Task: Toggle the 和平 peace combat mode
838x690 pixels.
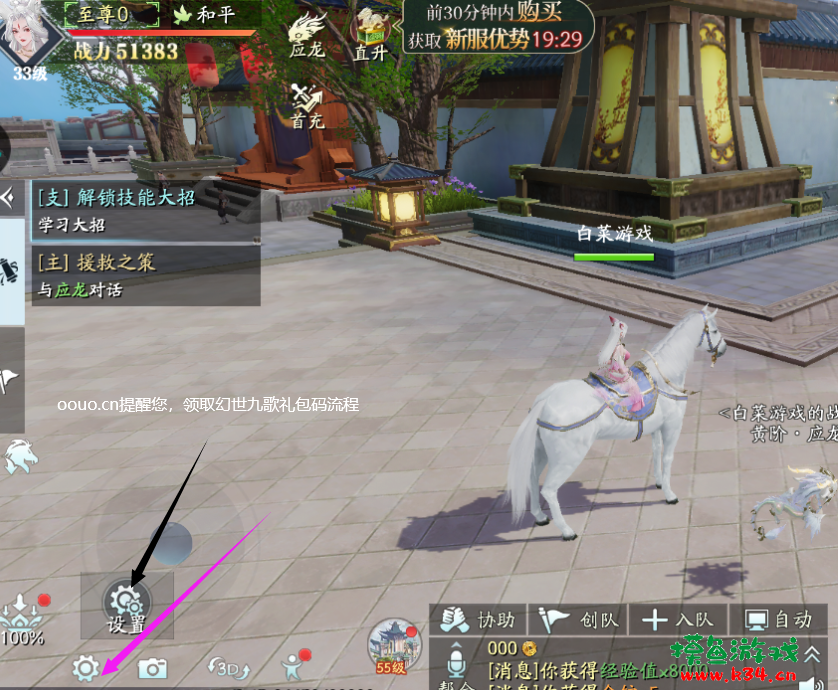Action: pyautogui.click(x=207, y=14)
